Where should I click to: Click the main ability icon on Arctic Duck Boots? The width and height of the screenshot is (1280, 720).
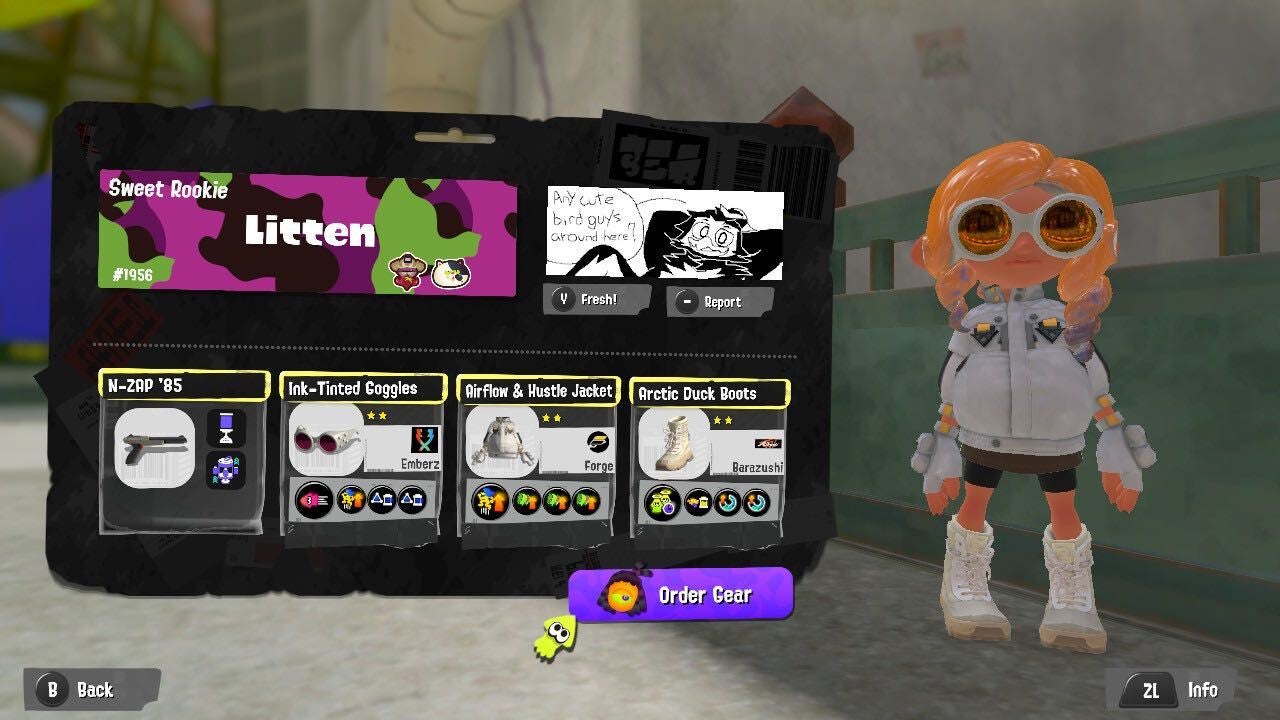click(661, 501)
